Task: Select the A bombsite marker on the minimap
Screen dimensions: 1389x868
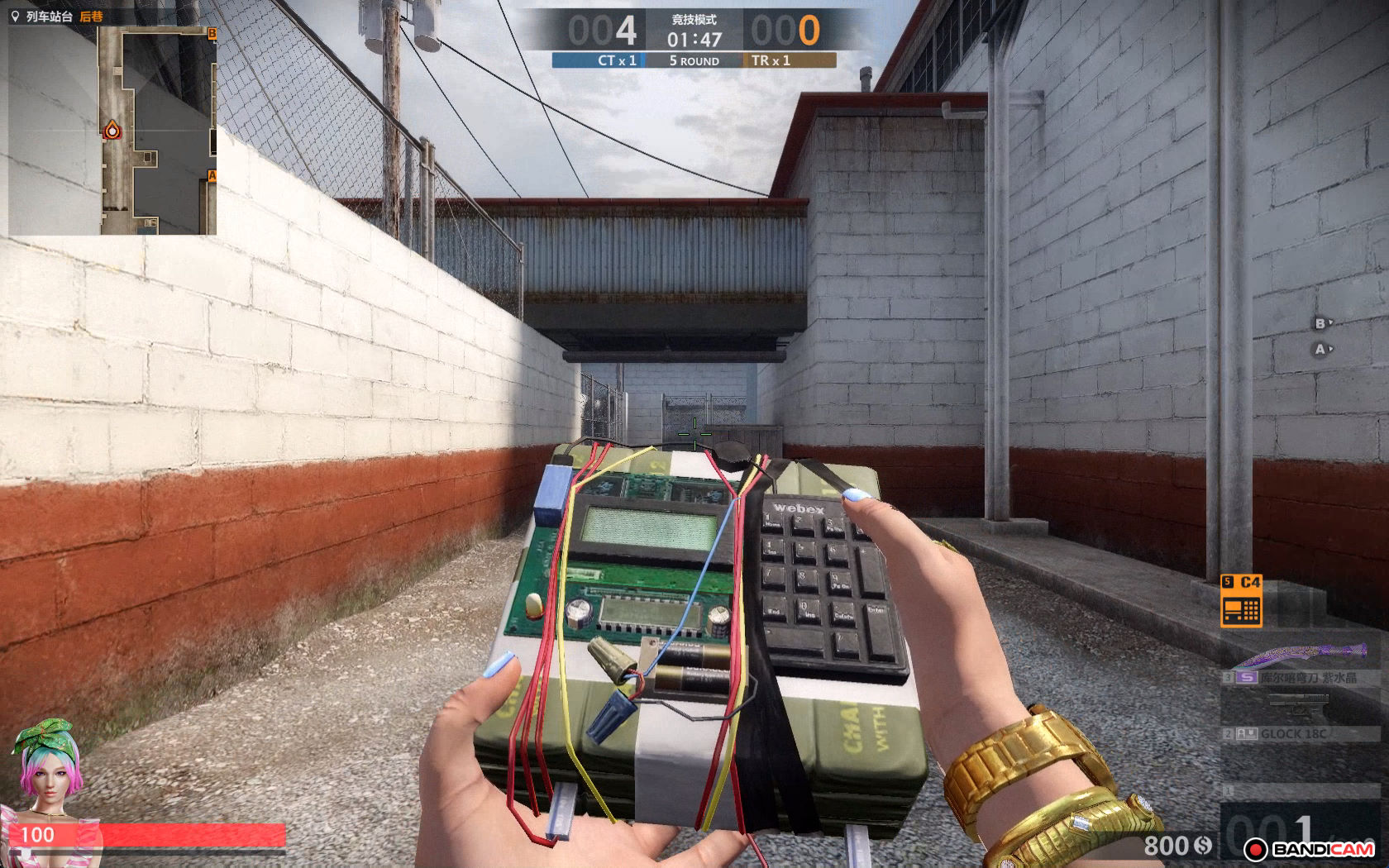Action: pyautogui.click(x=212, y=175)
